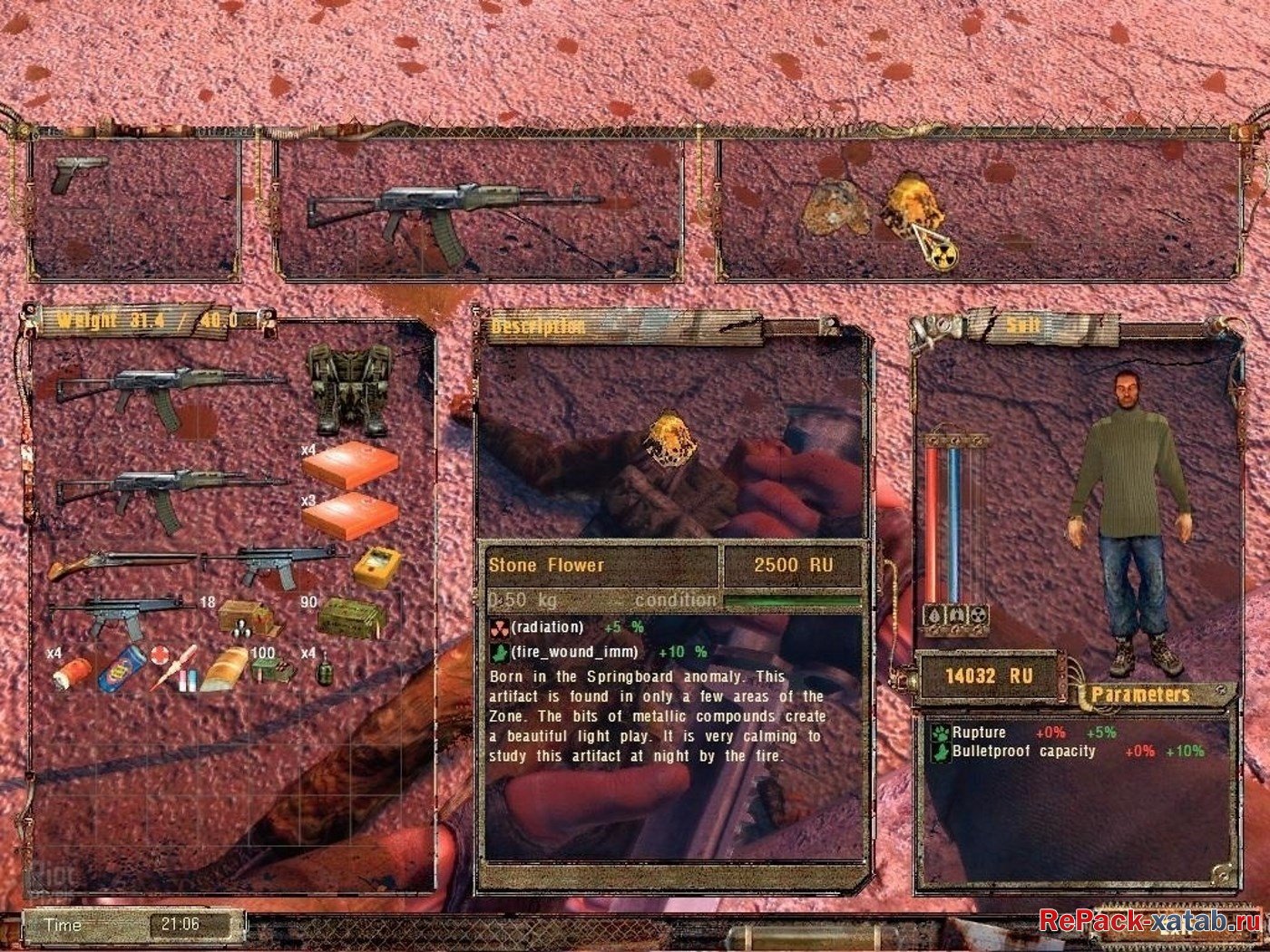Select the grey-brown artifact on the belt
Image resolution: width=1270 pixels, height=952 pixels.
835,210
